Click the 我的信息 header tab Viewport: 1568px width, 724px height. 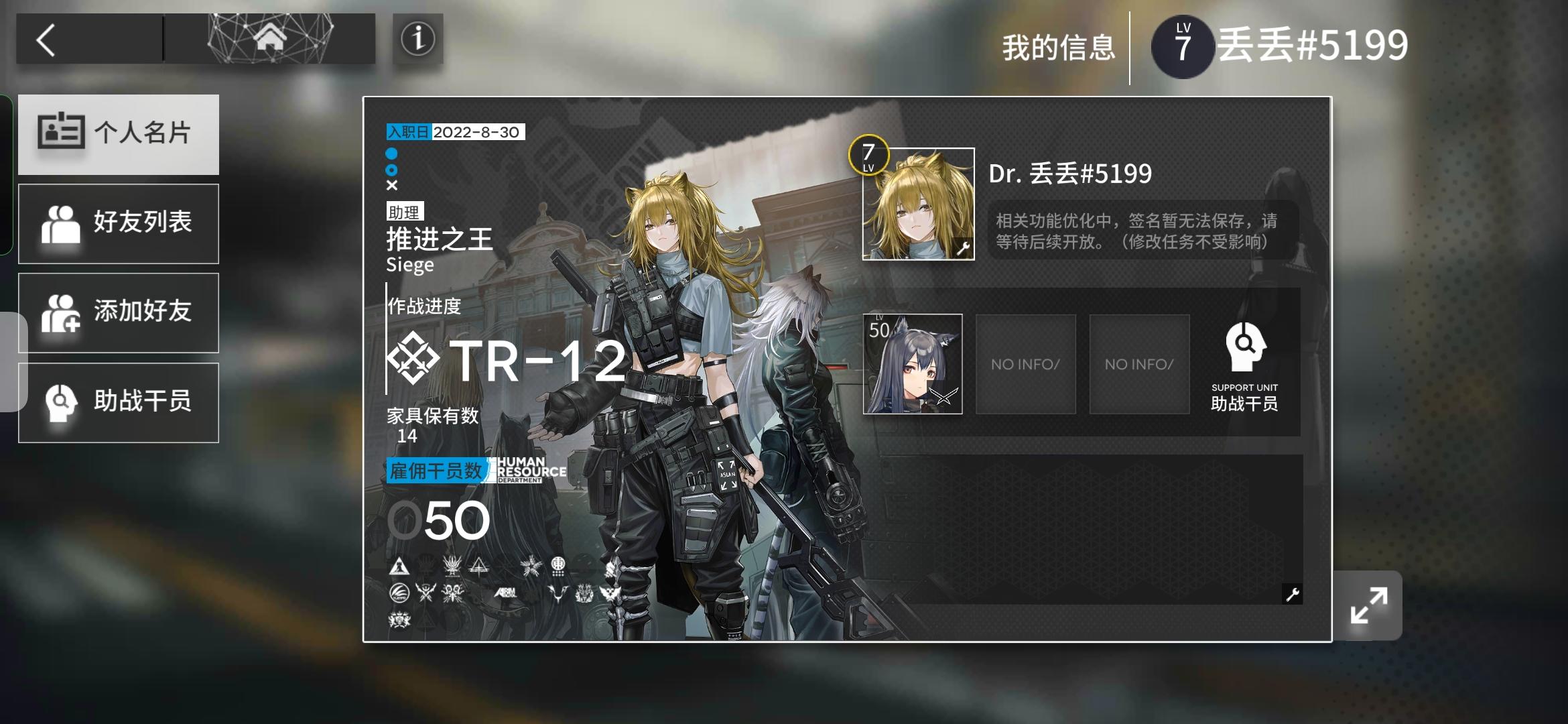1058,47
